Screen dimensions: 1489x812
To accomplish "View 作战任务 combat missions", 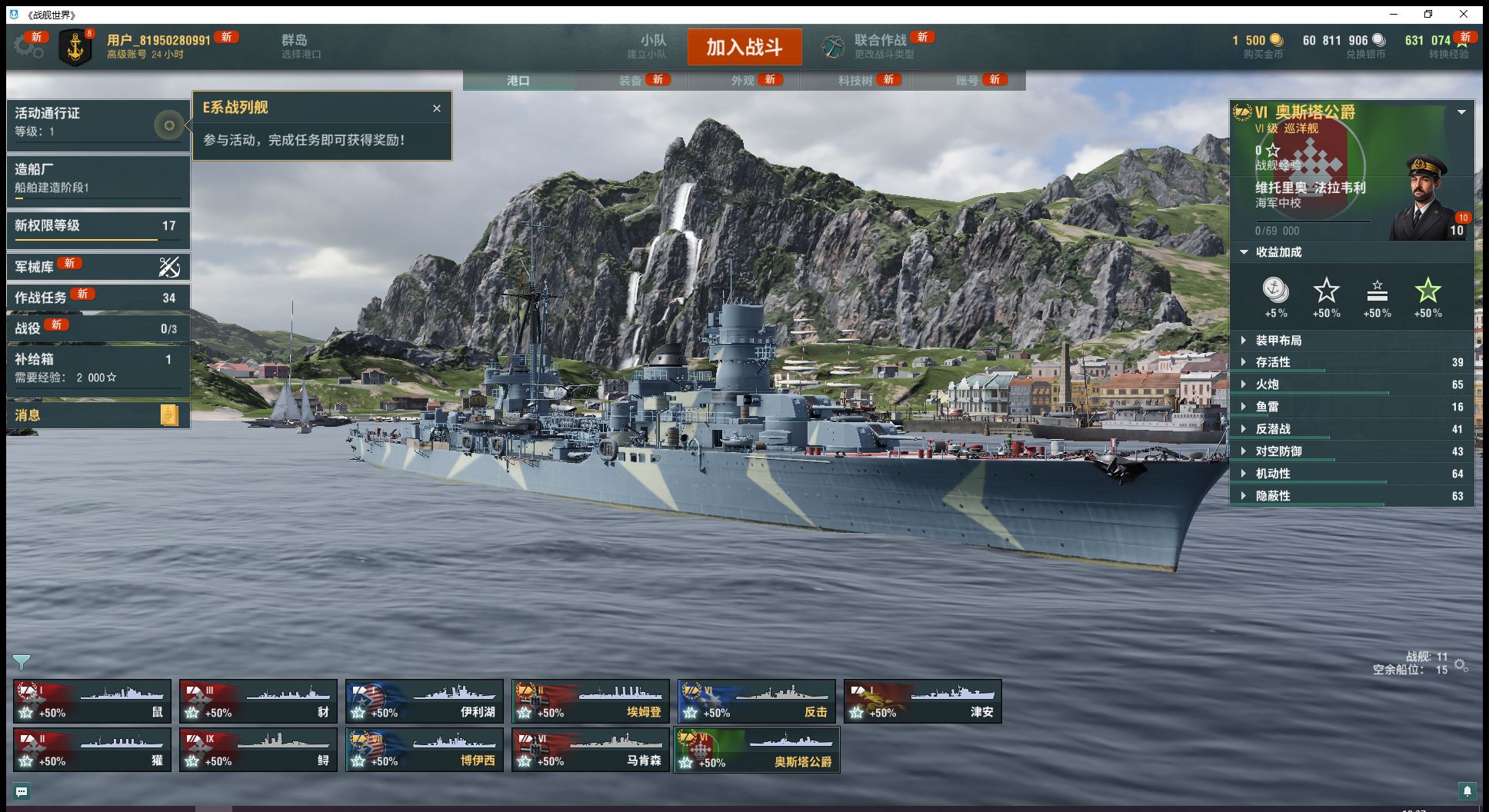I will pyautogui.click(x=98, y=298).
